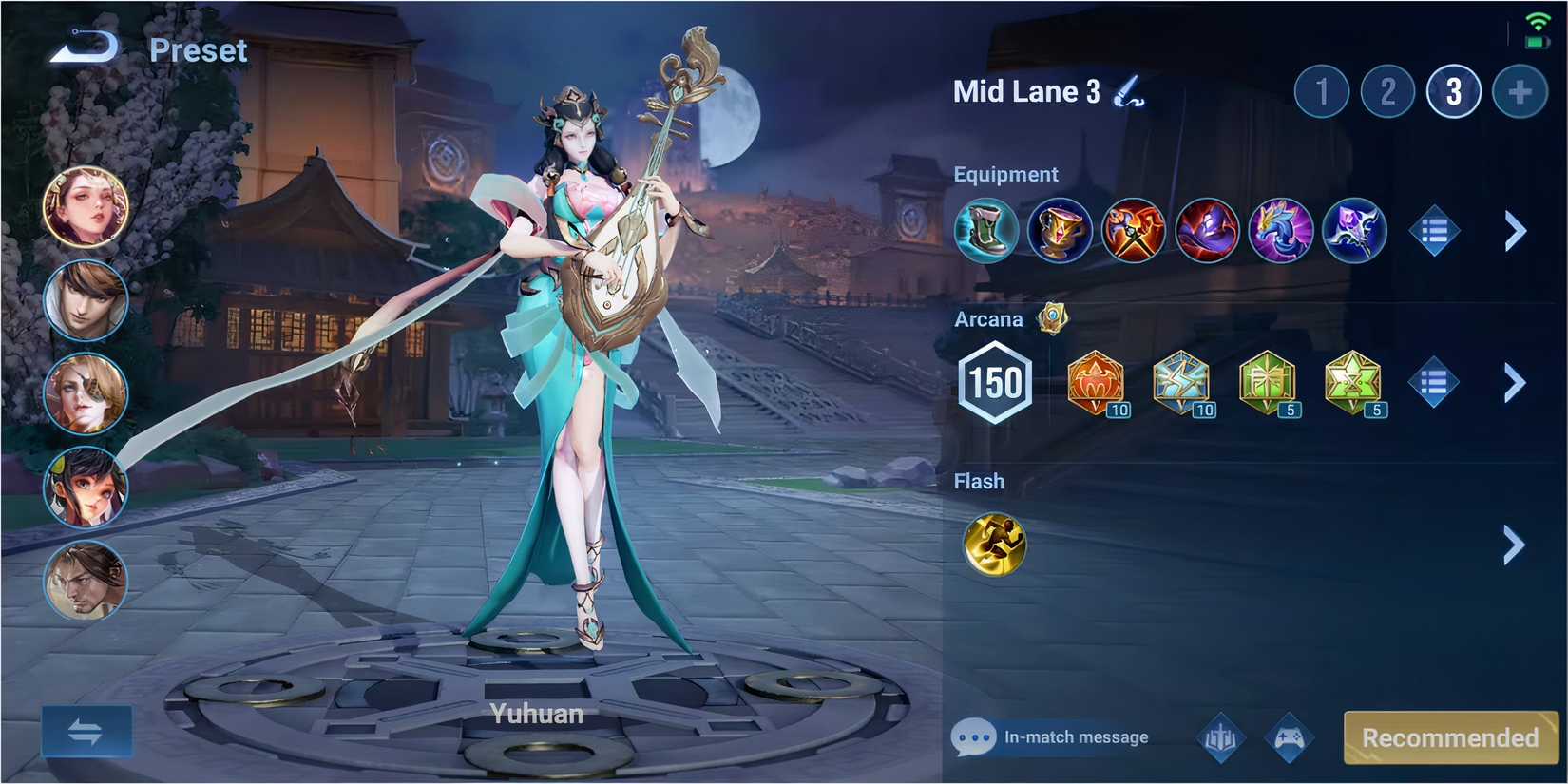This screenshot has width=1568, height=784.
Task: Open the golden chalice equipment item
Action: point(1059,230)
